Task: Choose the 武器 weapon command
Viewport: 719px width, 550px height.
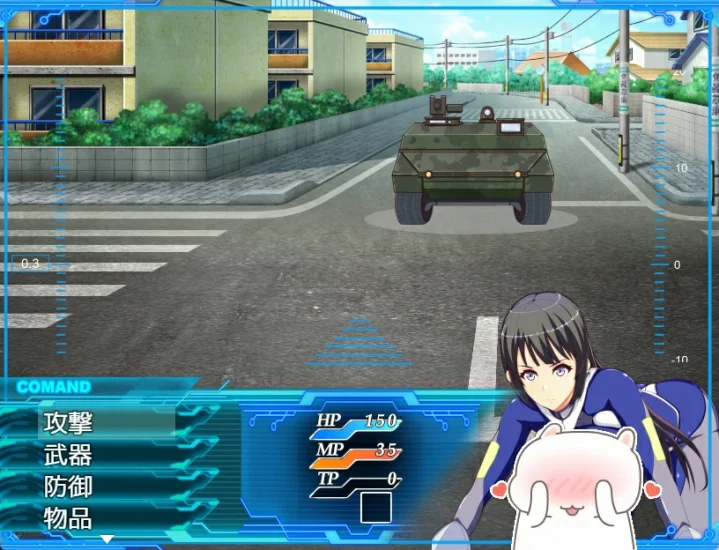Action: pyautogui.click(x=68, y=455)
